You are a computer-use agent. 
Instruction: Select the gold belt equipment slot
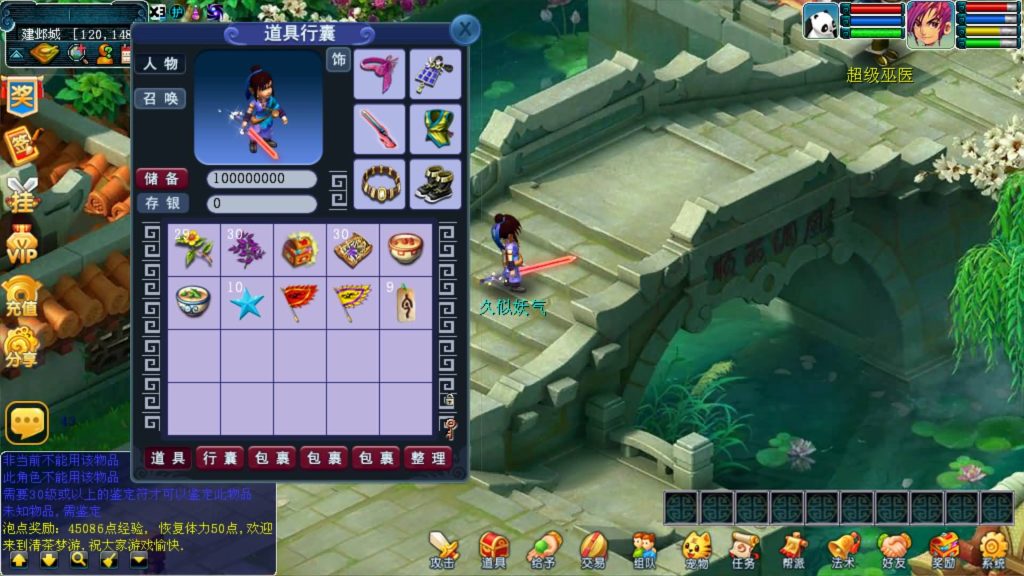coord(379,184)
